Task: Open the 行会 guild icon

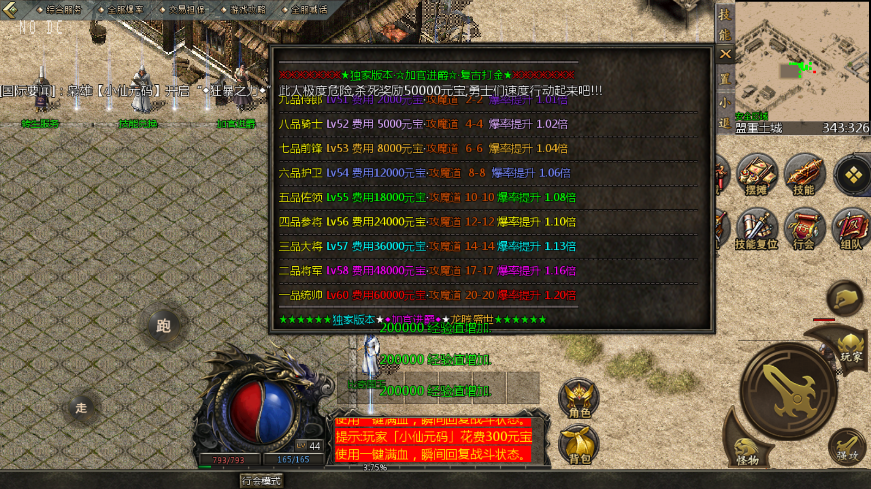Action: (803, 228)
